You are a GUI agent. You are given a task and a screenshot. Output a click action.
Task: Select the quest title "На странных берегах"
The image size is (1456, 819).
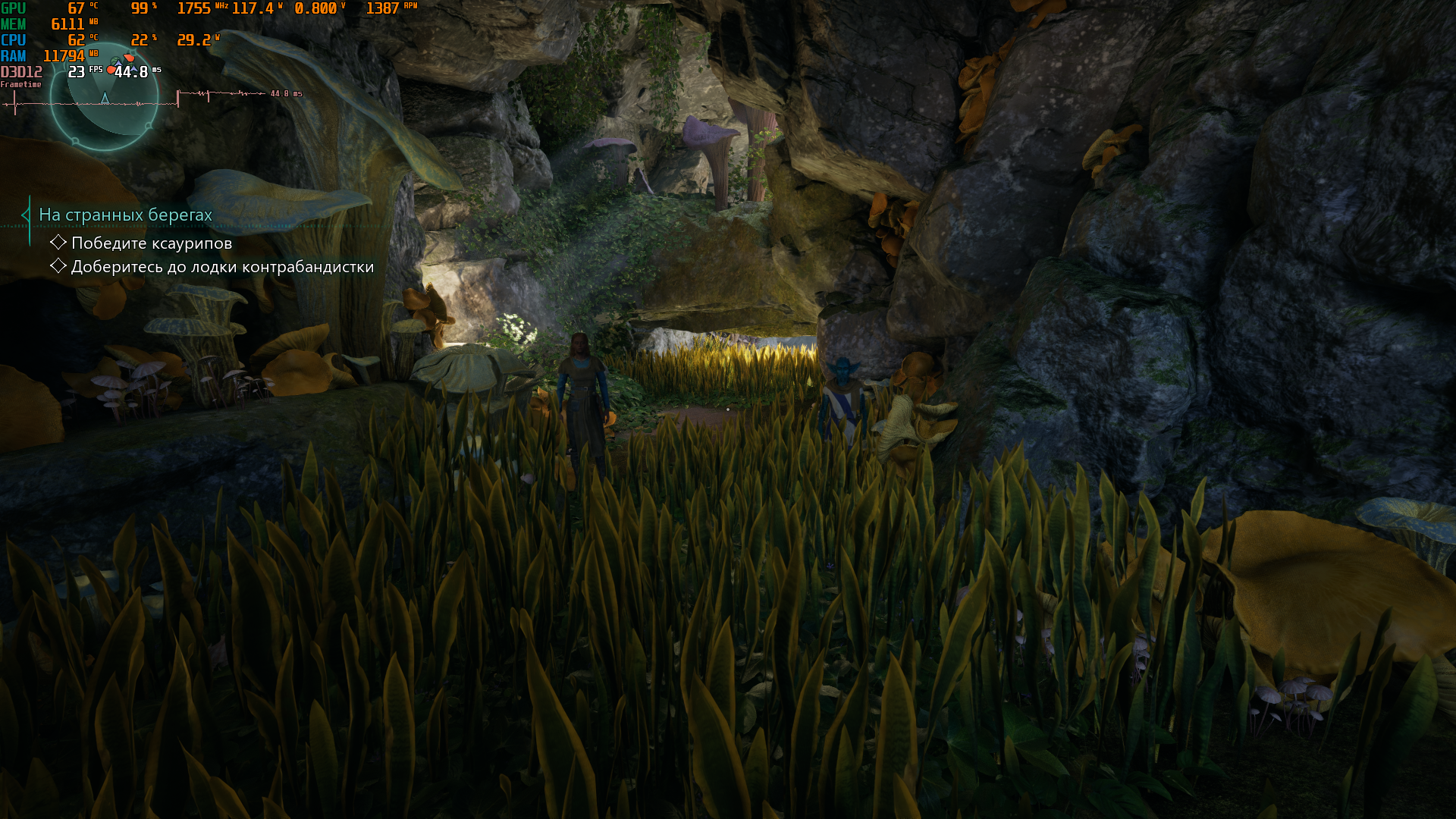coord(125,215)
